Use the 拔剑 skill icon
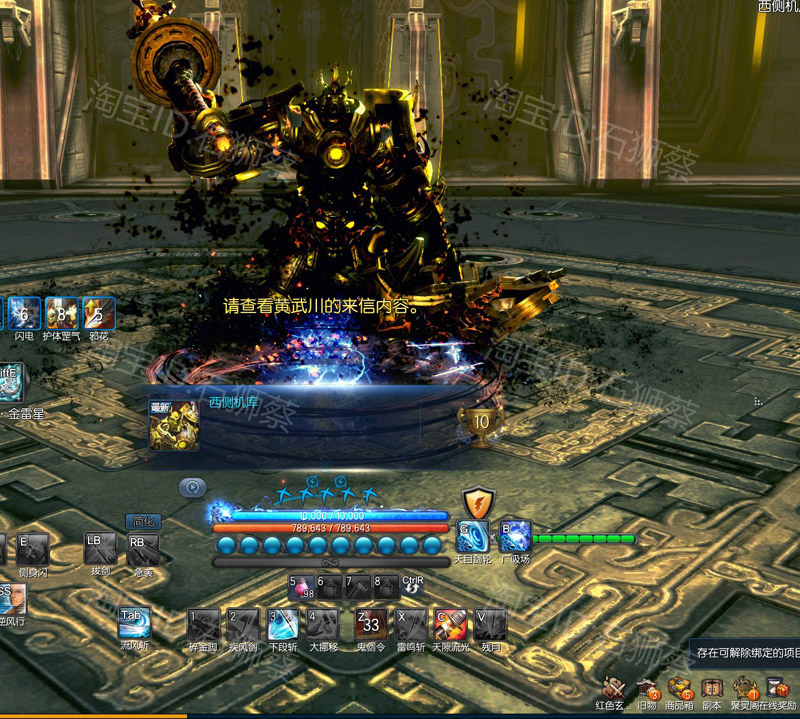Image resolution: width=800 pixels, height=719 pixels. 100,548
